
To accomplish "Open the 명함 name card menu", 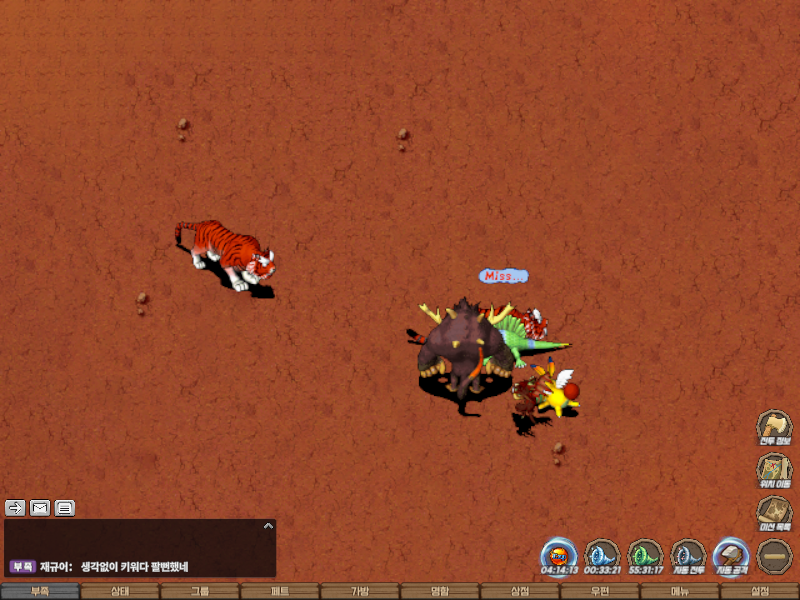I will pos(440,591).
